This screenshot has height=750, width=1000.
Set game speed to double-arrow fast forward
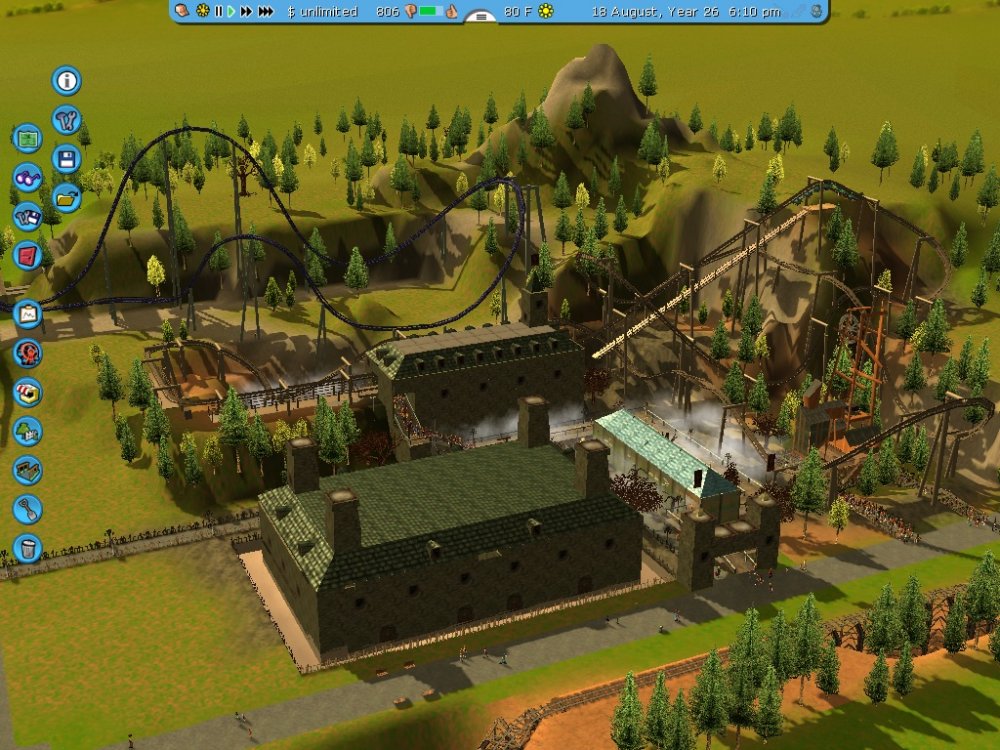pos(245,12)
